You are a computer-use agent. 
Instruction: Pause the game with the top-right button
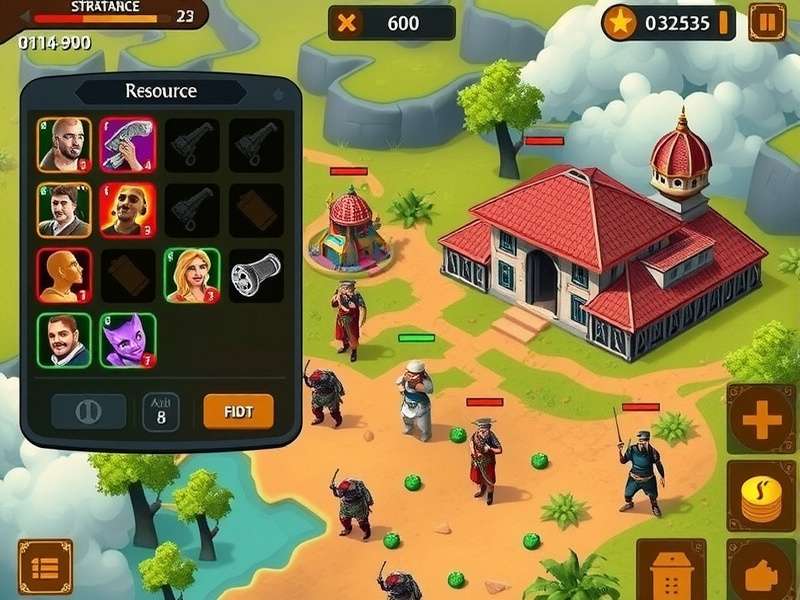click(766, 22)
